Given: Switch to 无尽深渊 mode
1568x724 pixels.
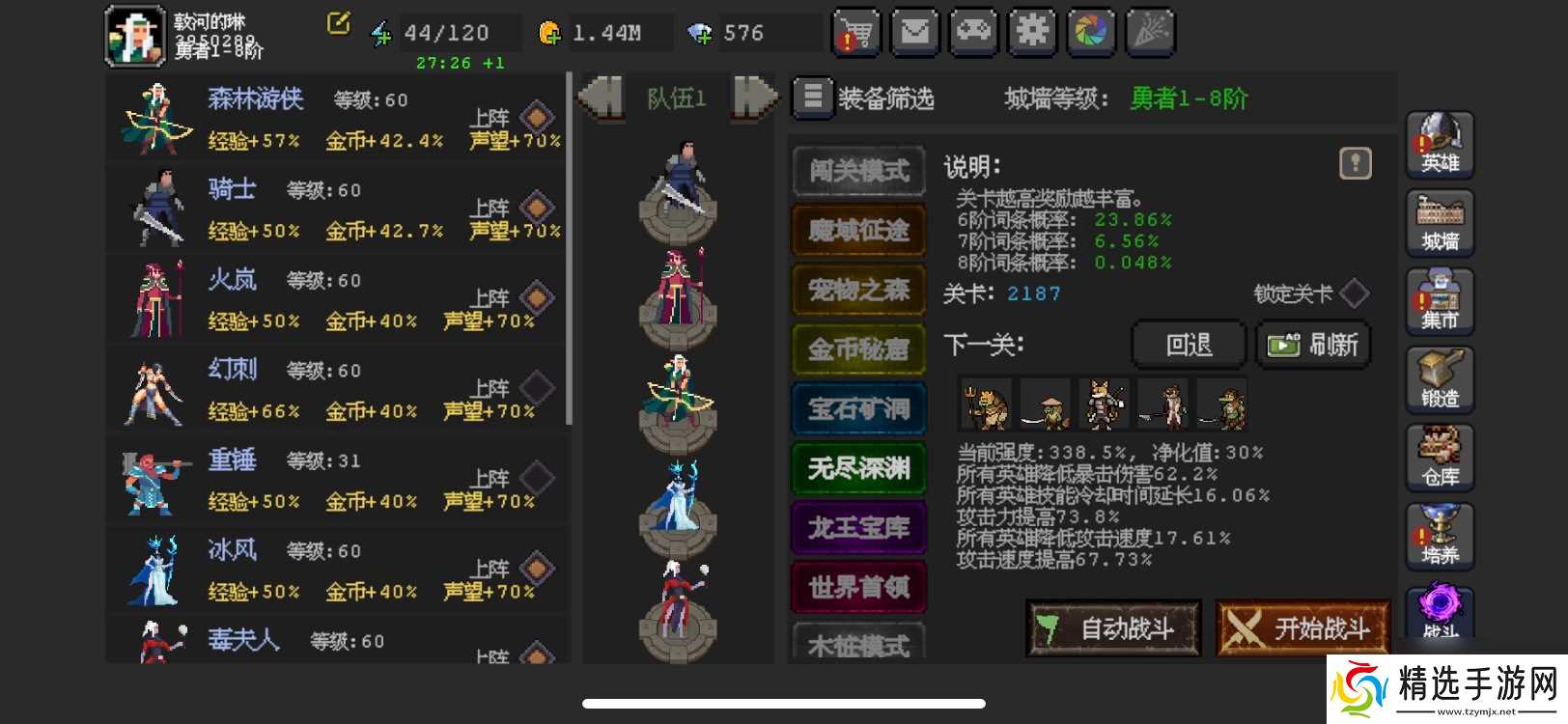Looking at the screenshot, I should pos(857,468).
